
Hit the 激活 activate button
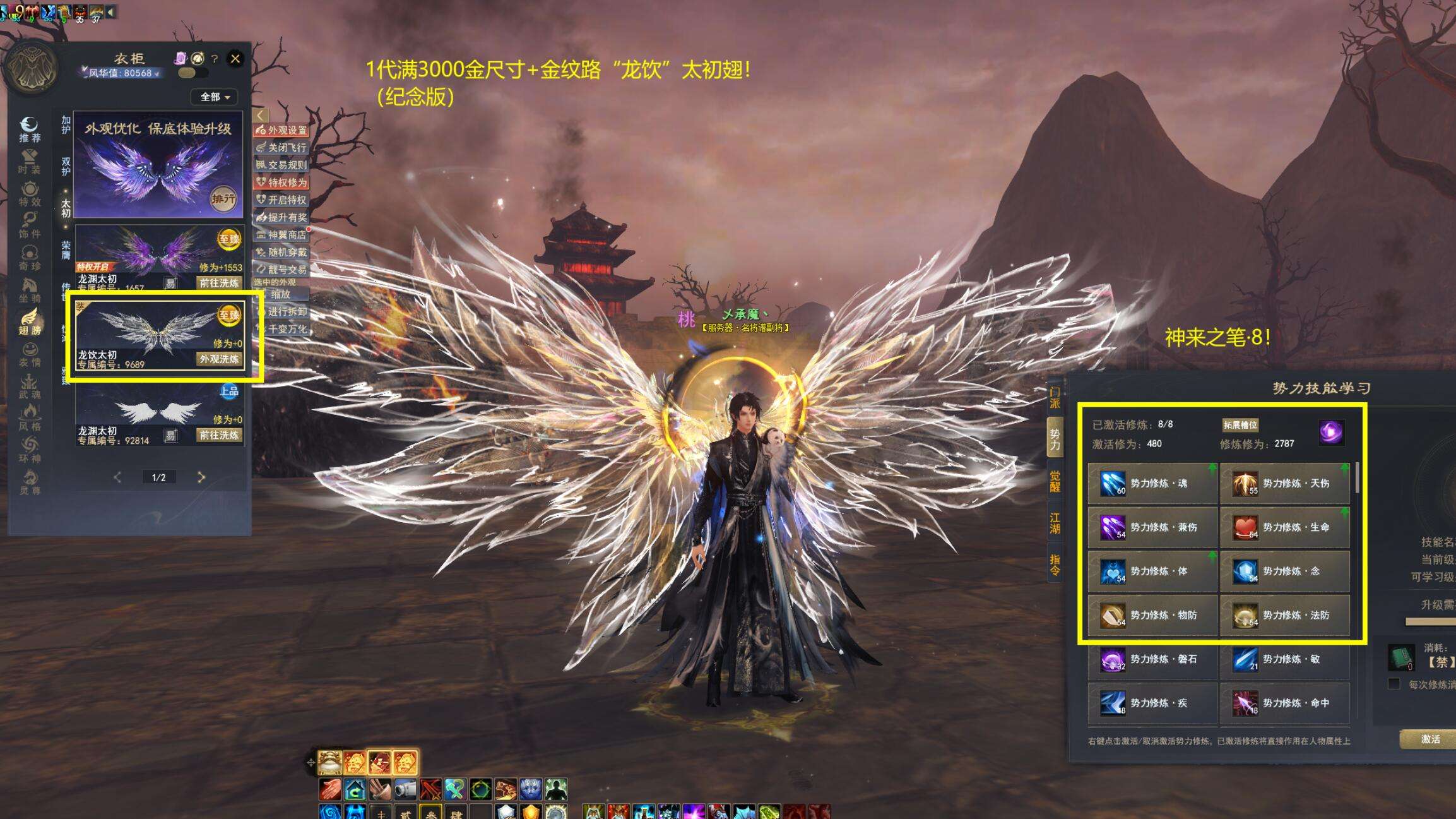1429,739
